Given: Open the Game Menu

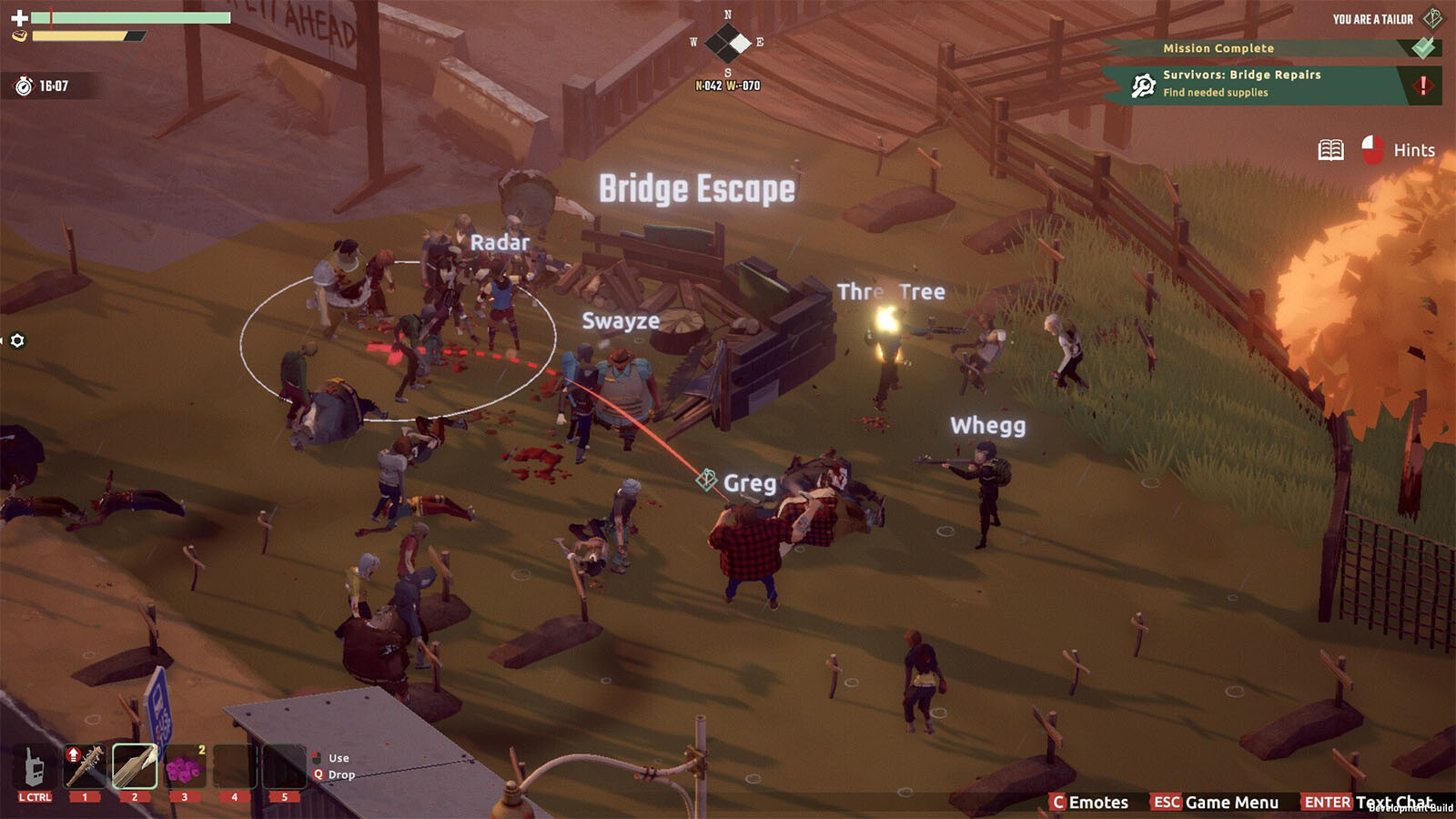Looking at the screenshot, I should coord(1216,802).
